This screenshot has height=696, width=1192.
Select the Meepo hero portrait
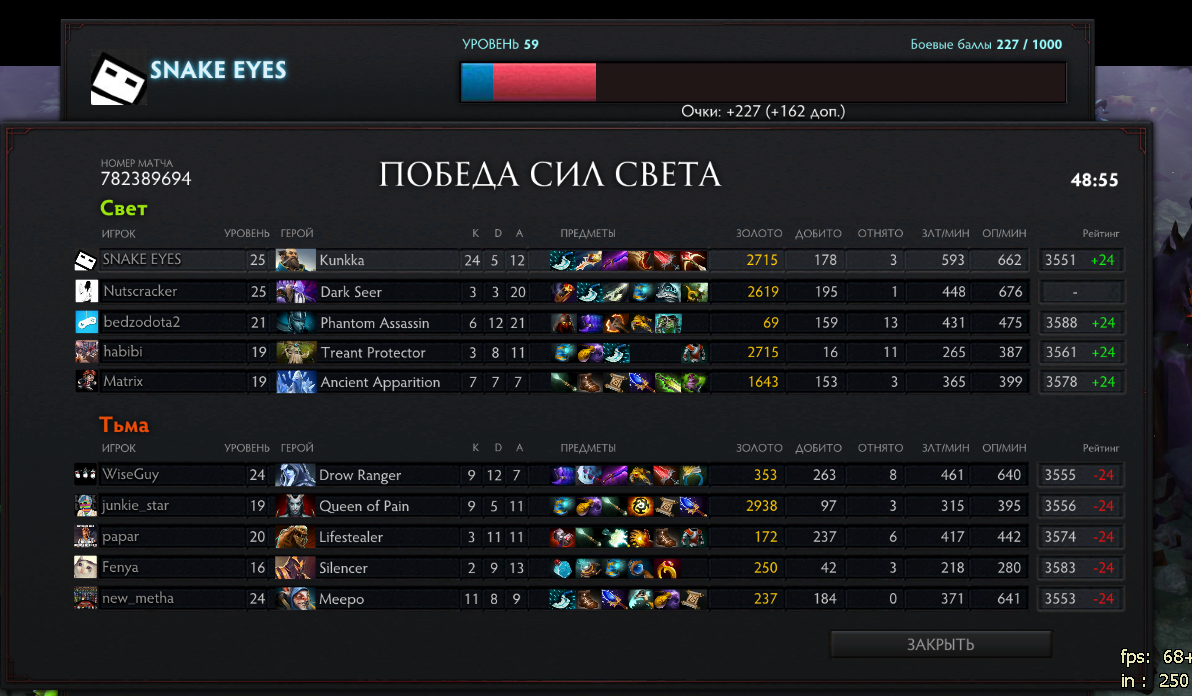[295, 599]
